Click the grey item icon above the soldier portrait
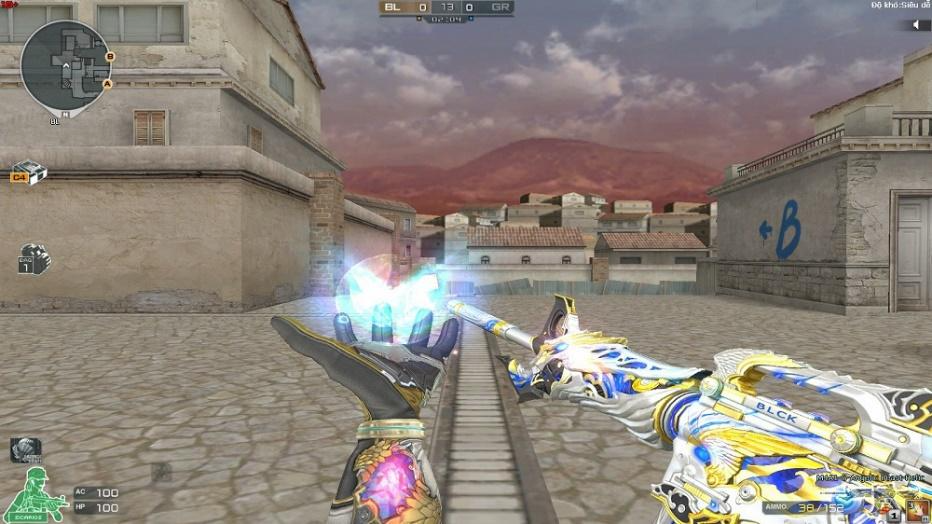932x524 pixels. (25, 450)
